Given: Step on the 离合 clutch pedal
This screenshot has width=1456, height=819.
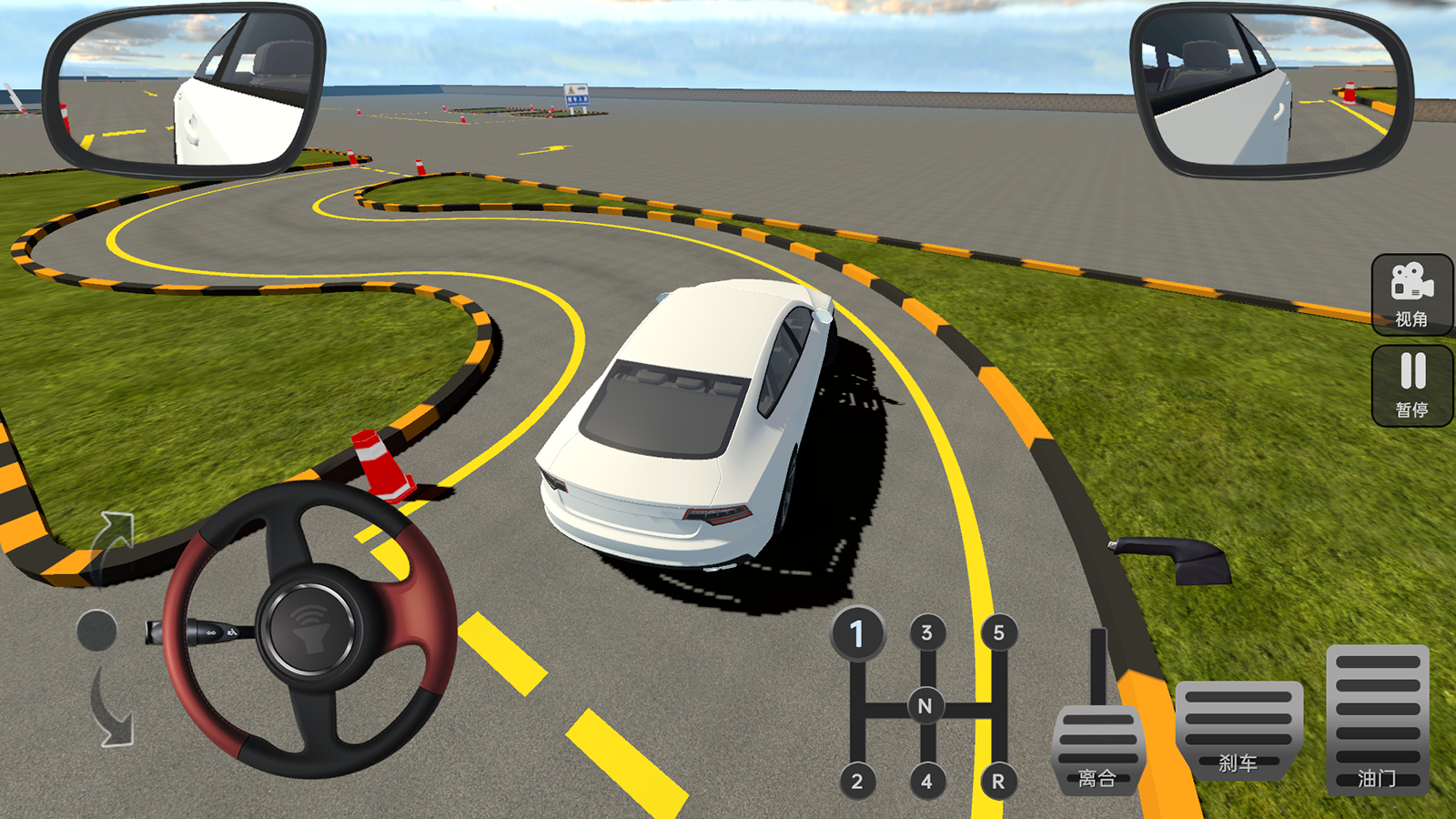Looking at the screenshot, I should point(1097,751).
